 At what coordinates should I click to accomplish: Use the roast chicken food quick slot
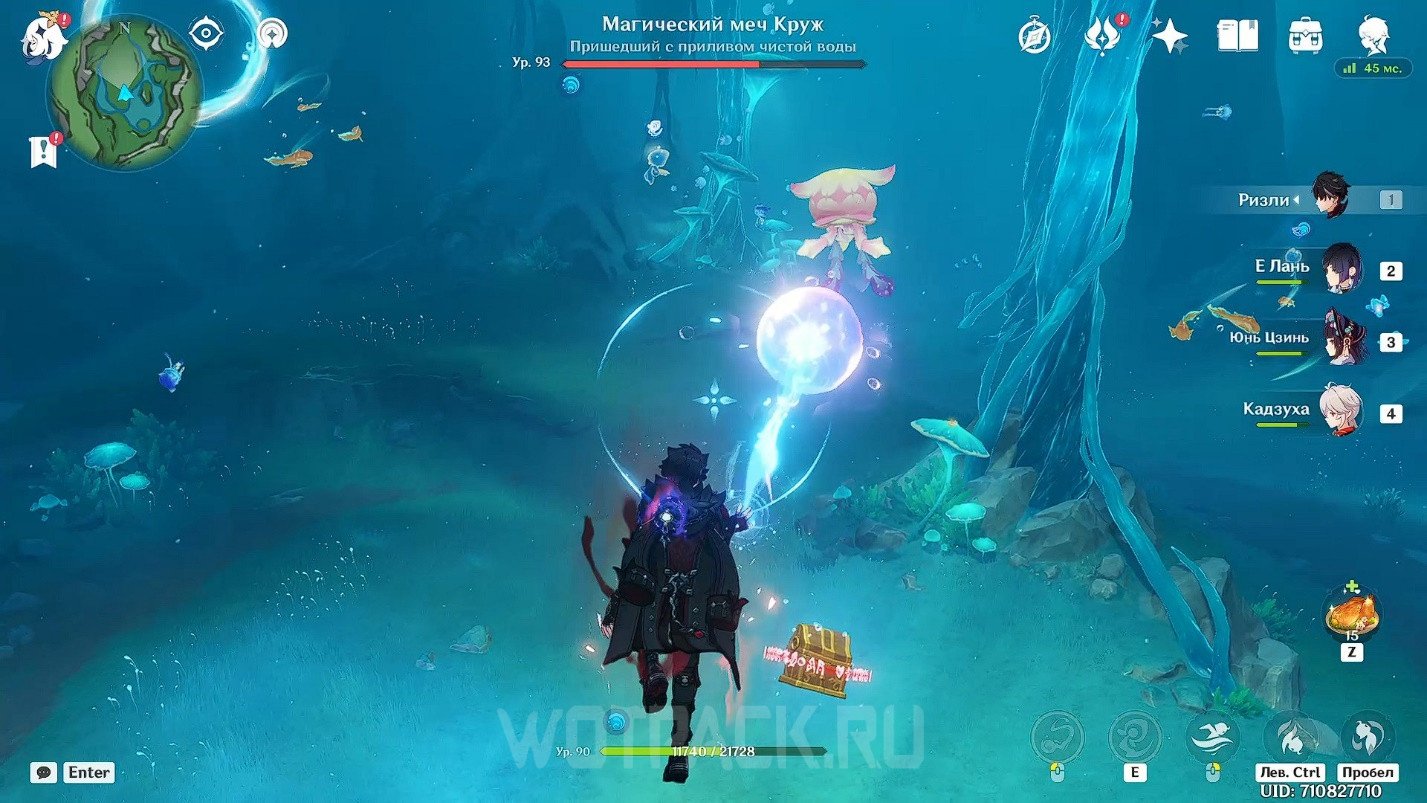click(1351, 614)
